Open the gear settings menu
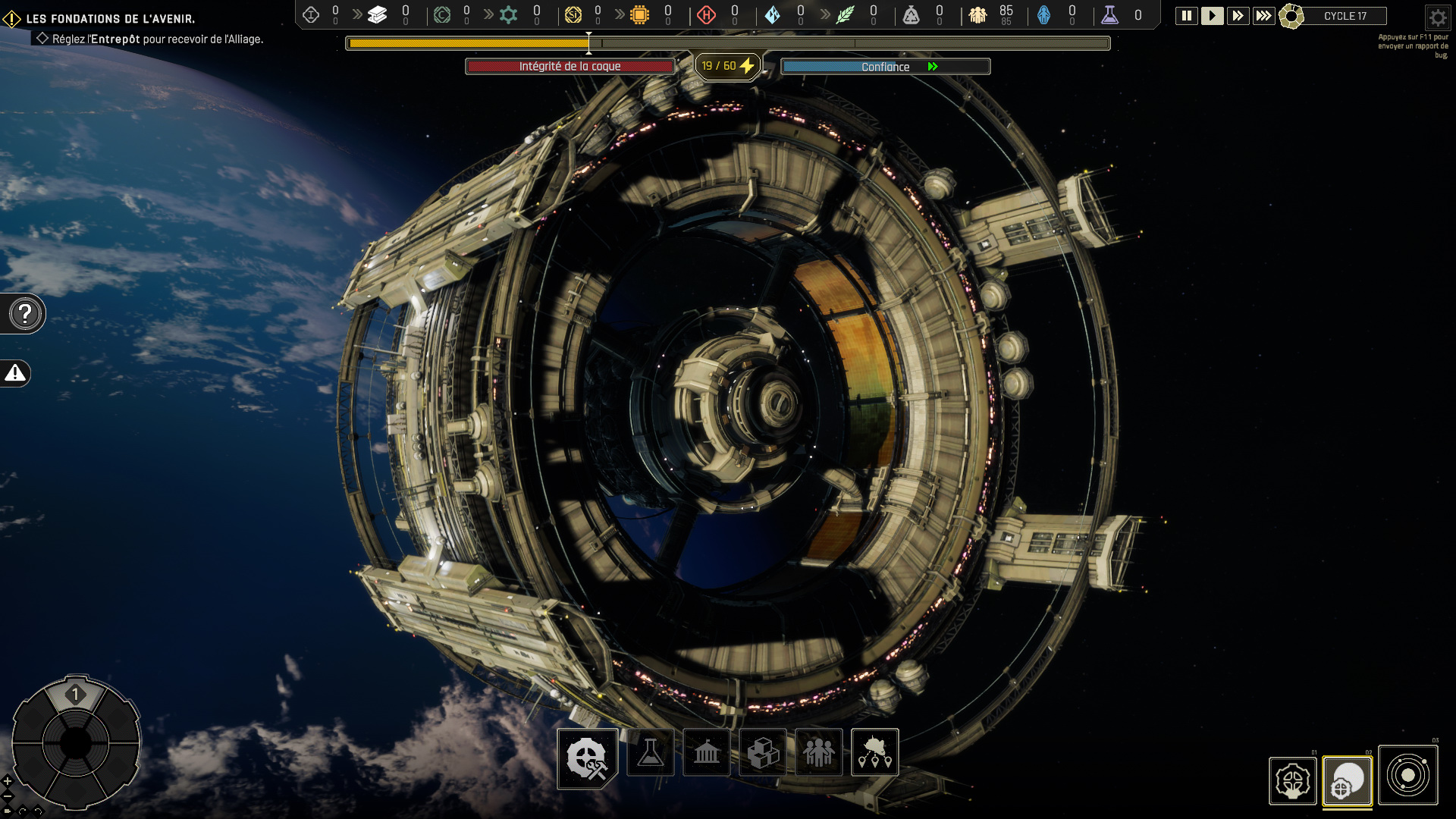1456x819 pixels. pyautogui.click(x=1437, y=17)
